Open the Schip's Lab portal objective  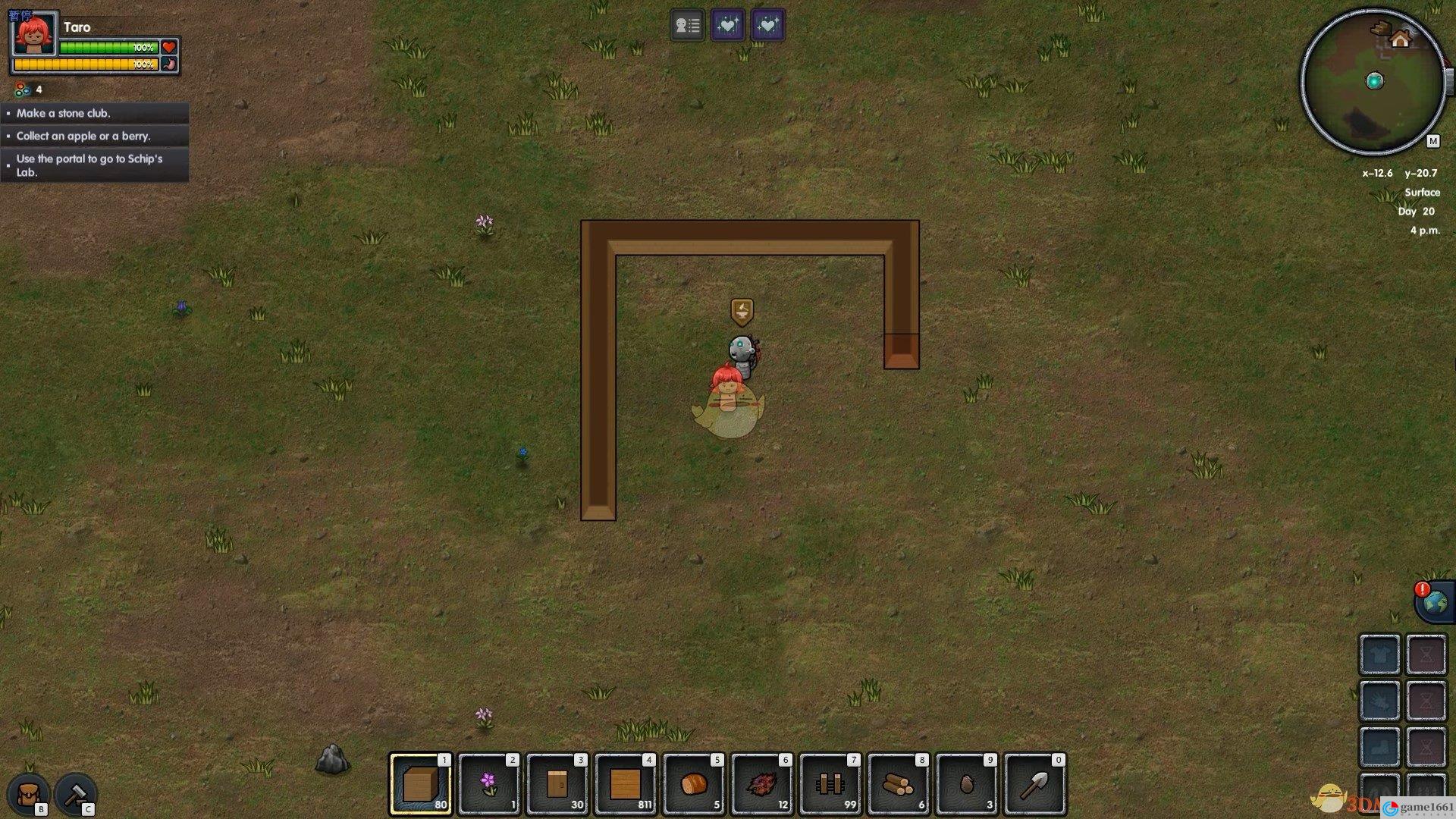coord(95,165)
